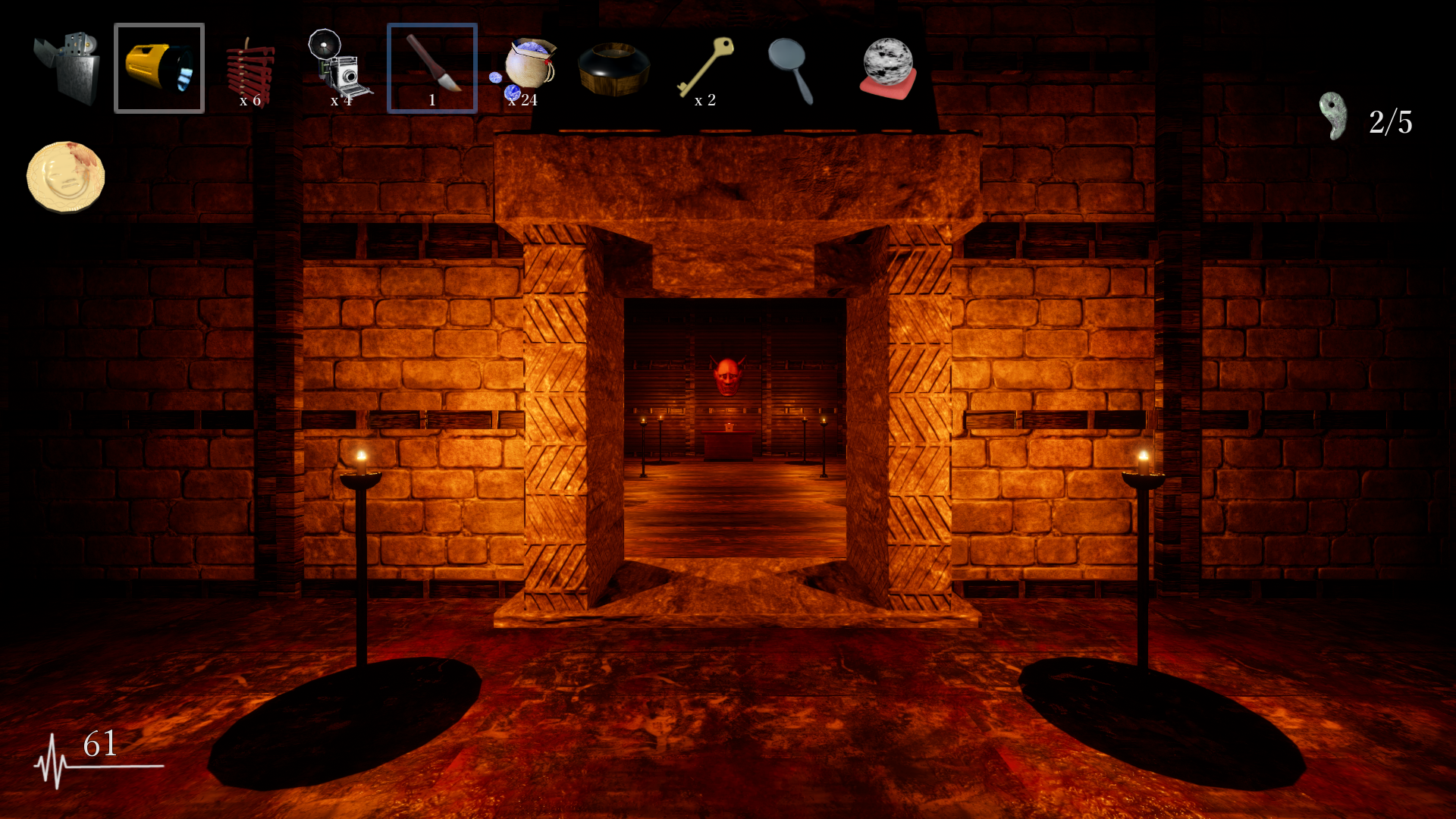Choose the black wooden bowl item
The image size is (1456, 819).
(x=614, y=68)
